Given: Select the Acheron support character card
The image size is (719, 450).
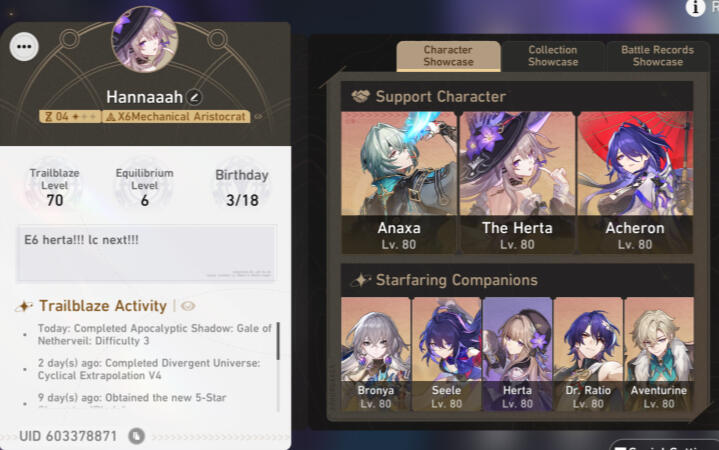Looking at the screenshot, I should [x=634, y=182].
